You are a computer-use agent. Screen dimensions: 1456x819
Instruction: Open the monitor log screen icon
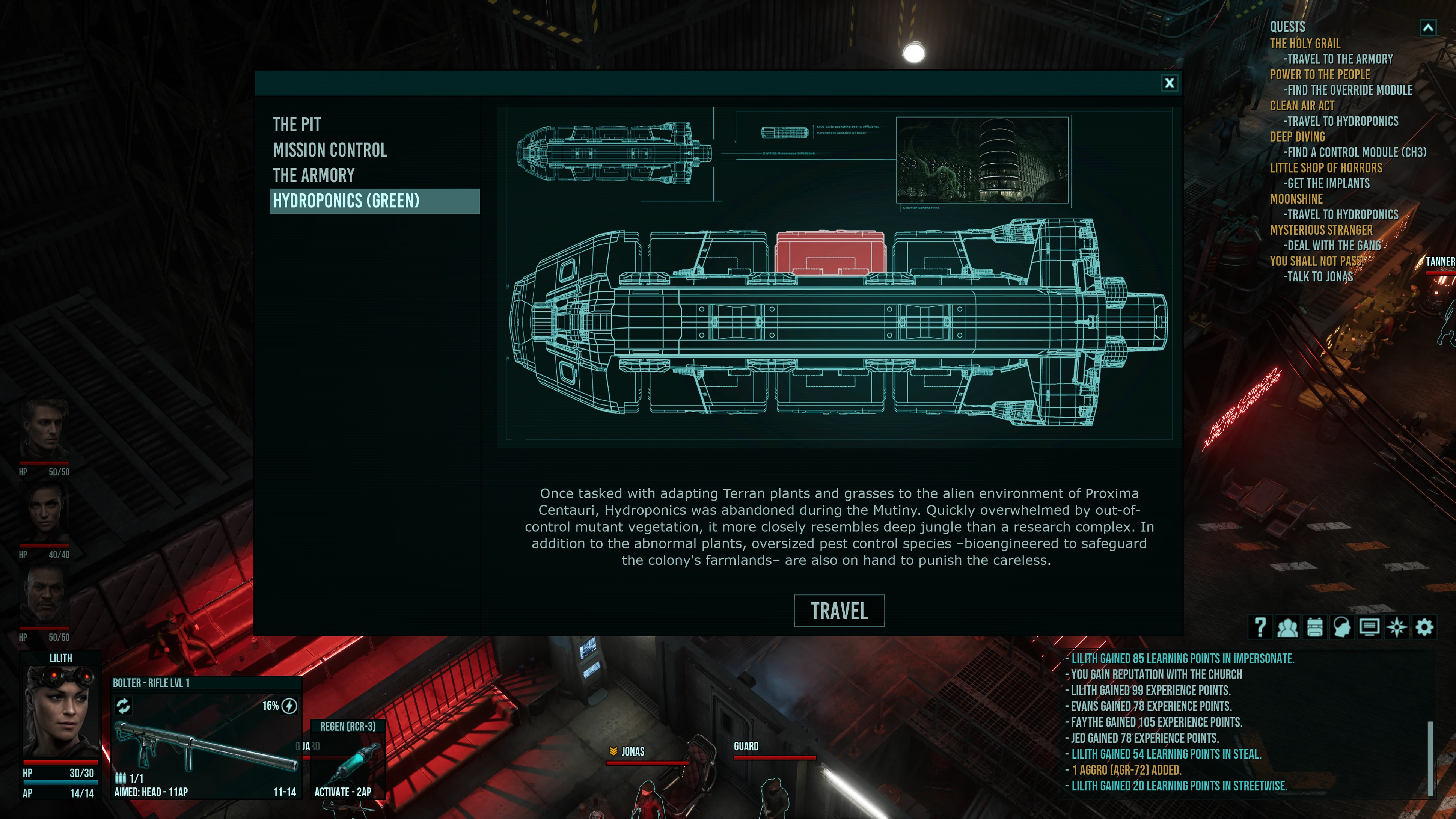[x=1369, y=627]
